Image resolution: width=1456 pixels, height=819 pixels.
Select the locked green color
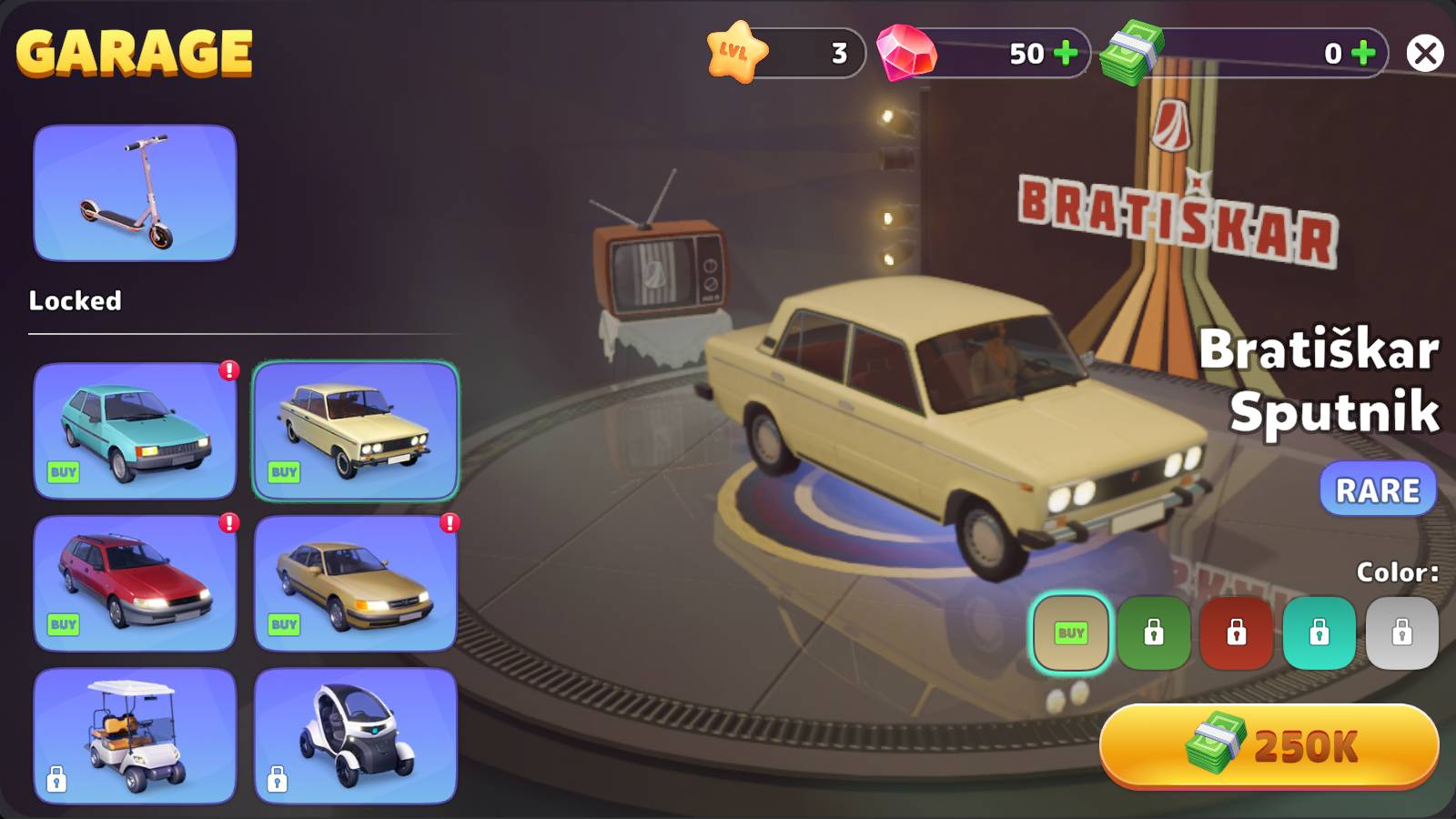[x=1154, y=632]
